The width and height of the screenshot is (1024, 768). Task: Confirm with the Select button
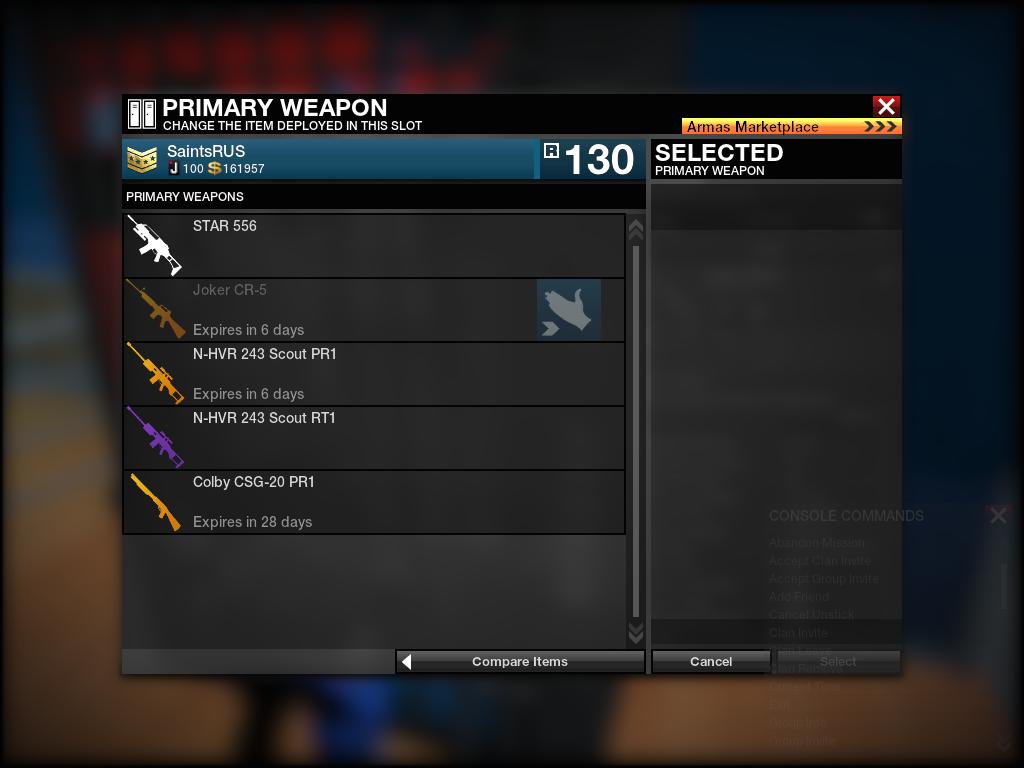click(x=838, y=661)
